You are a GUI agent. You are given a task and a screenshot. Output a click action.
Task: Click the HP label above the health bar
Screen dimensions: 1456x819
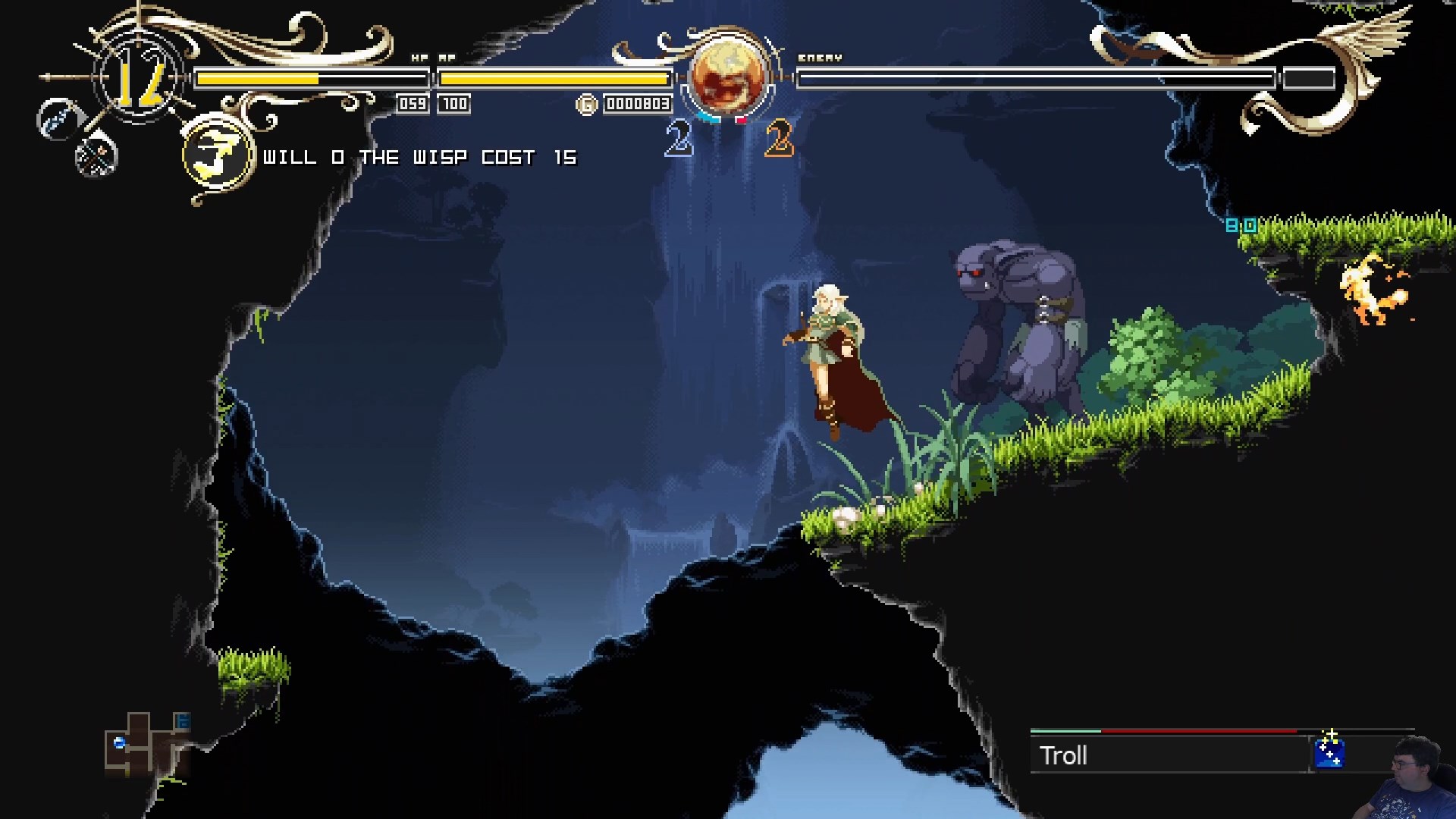click(x=417, y=56)
